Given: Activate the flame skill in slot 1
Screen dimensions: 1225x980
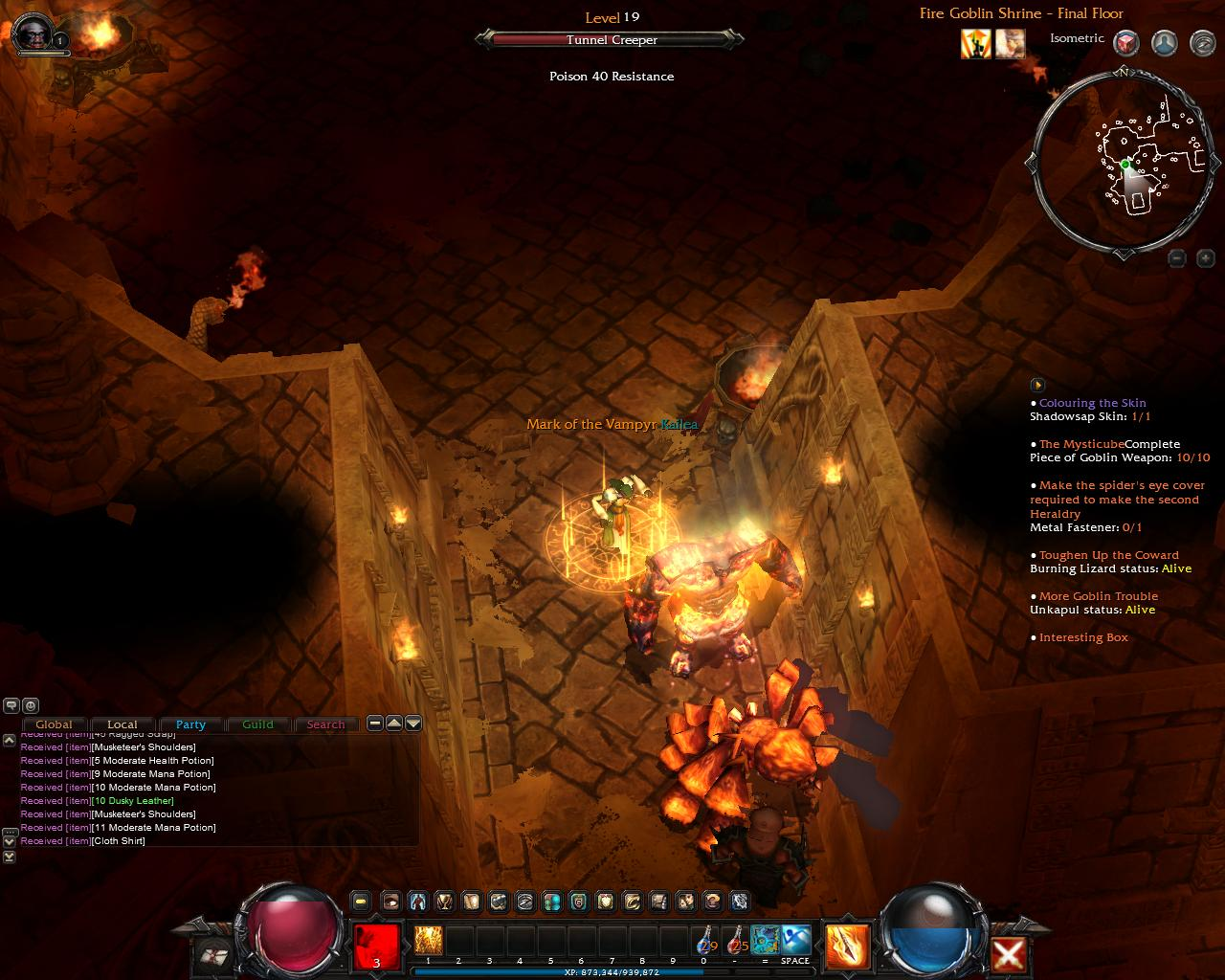Looking at the screenshot, I should [x=428, y=940].
